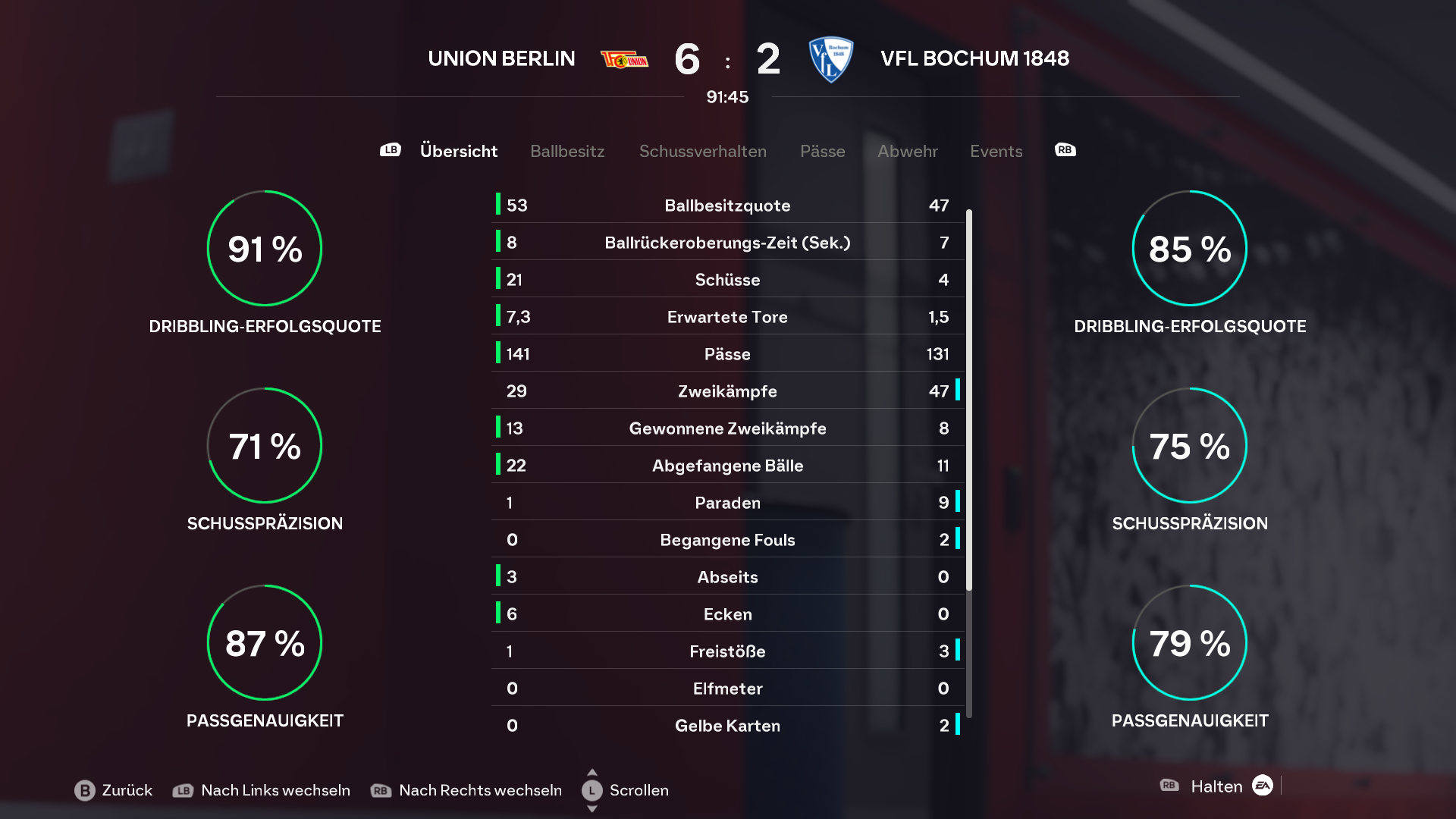The image size is (1456, 819).
Task: Open the Events tab
Action: [x=996, y=151]
